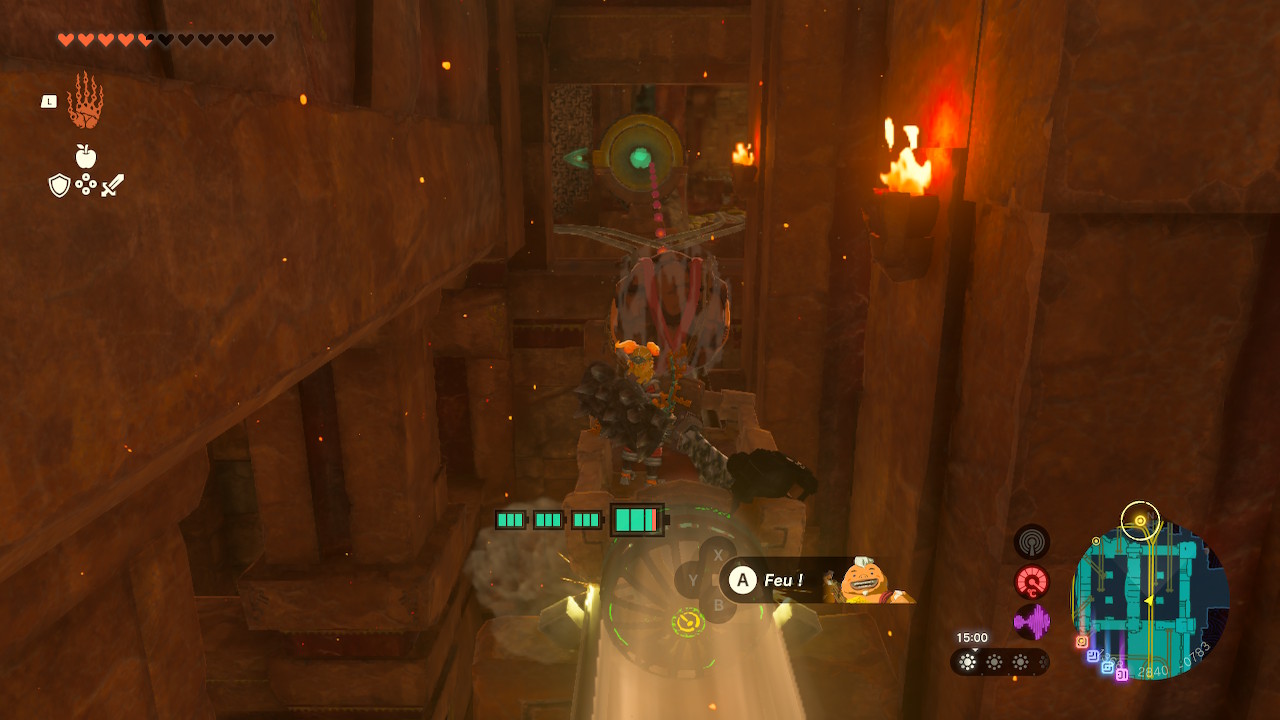The width and height of the screenshot is (1280, 720).
Task: Click the weather forecast strip
Action: click(998, 662)
